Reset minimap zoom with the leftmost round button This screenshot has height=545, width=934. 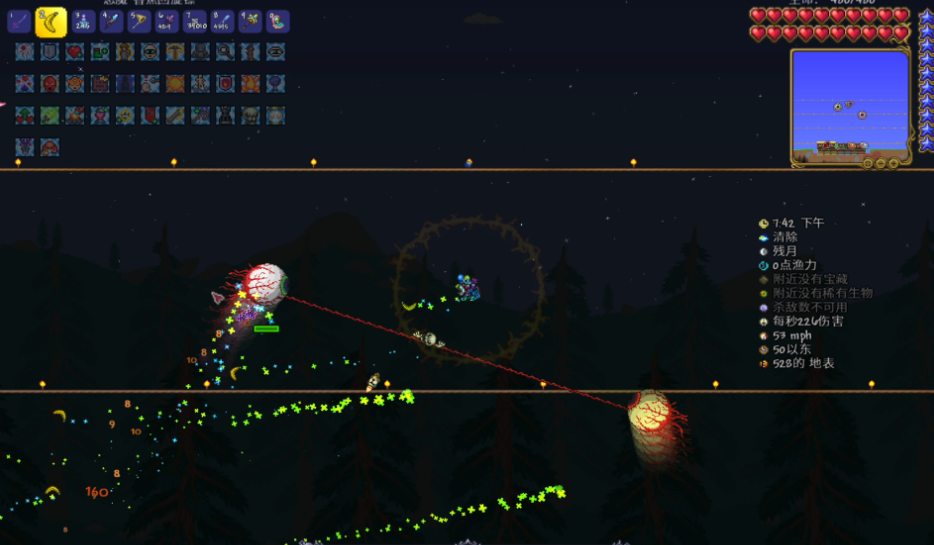[x=867, y=163]
